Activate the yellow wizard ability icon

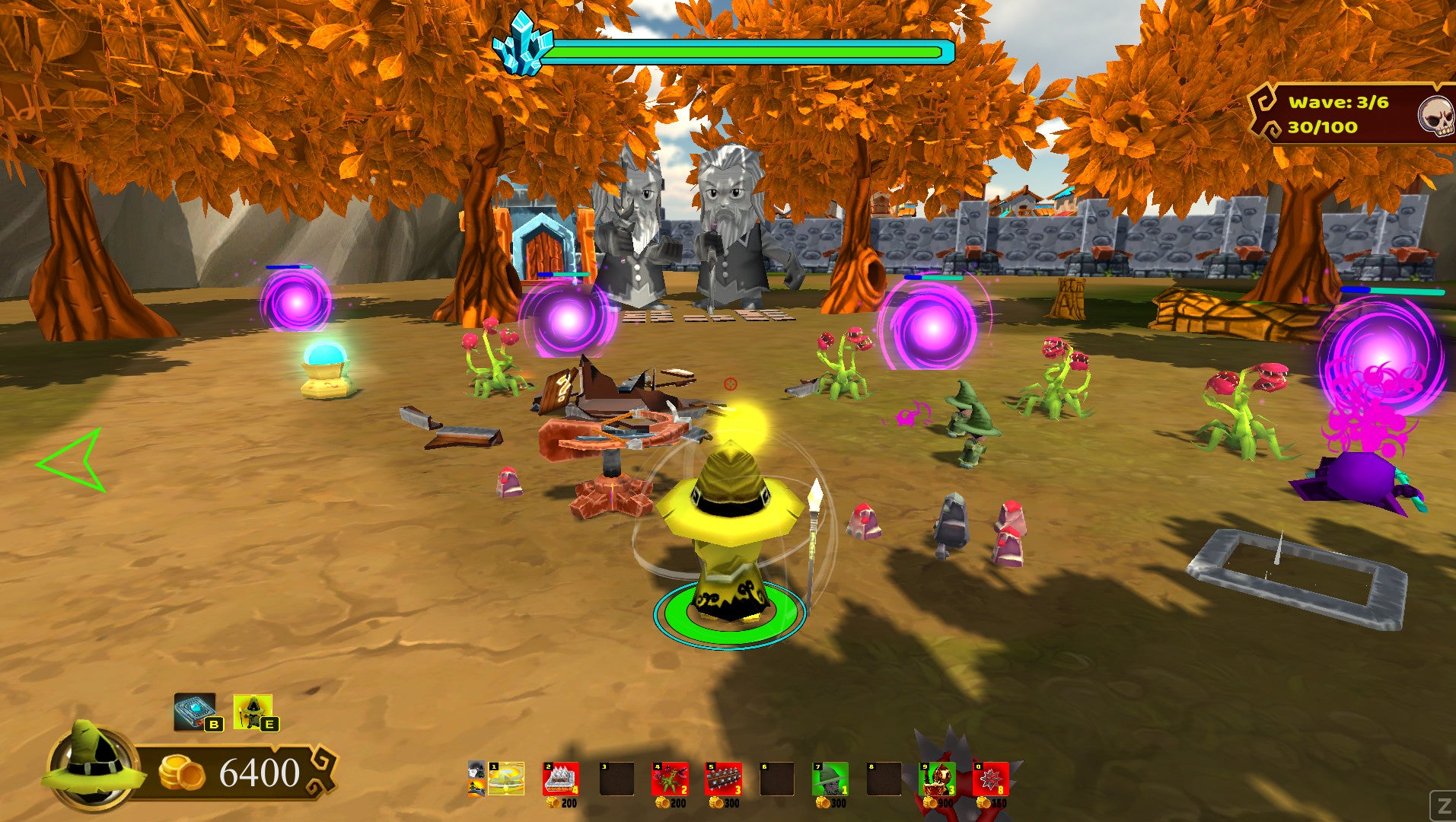coord(253,712)
